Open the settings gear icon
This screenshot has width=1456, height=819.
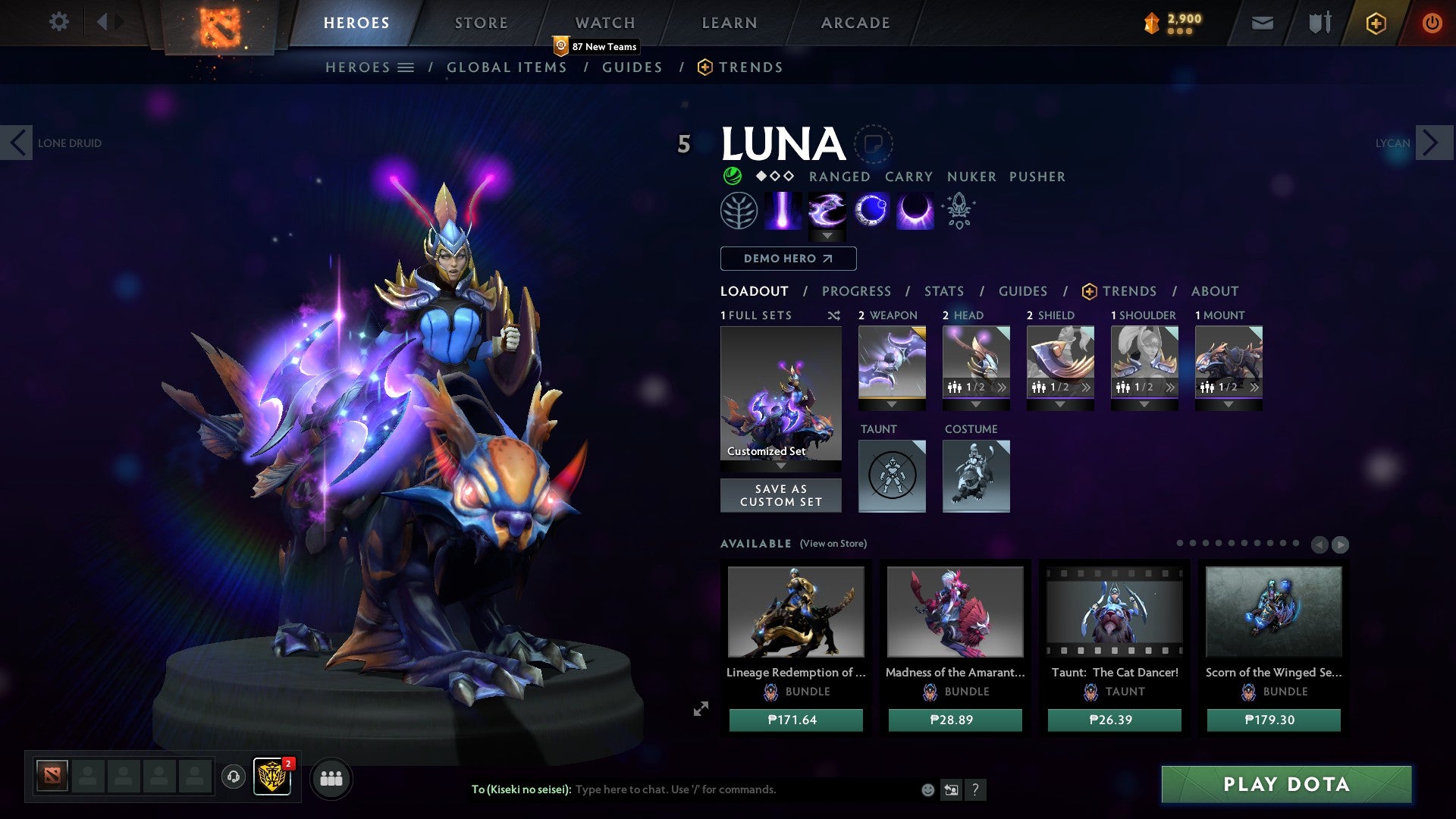[58, 22]
